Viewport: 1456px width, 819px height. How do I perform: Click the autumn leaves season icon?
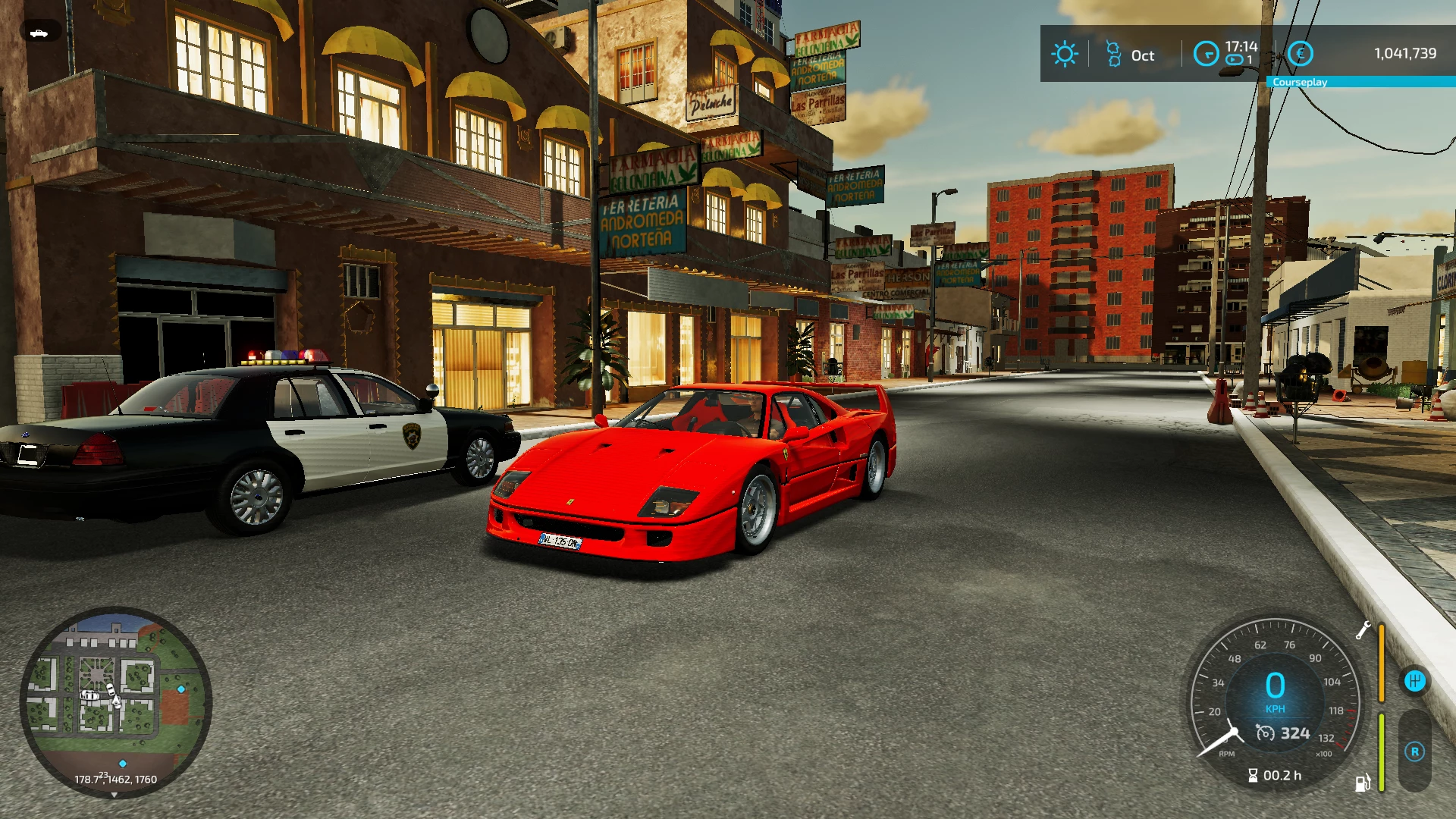click(1113, 55)
